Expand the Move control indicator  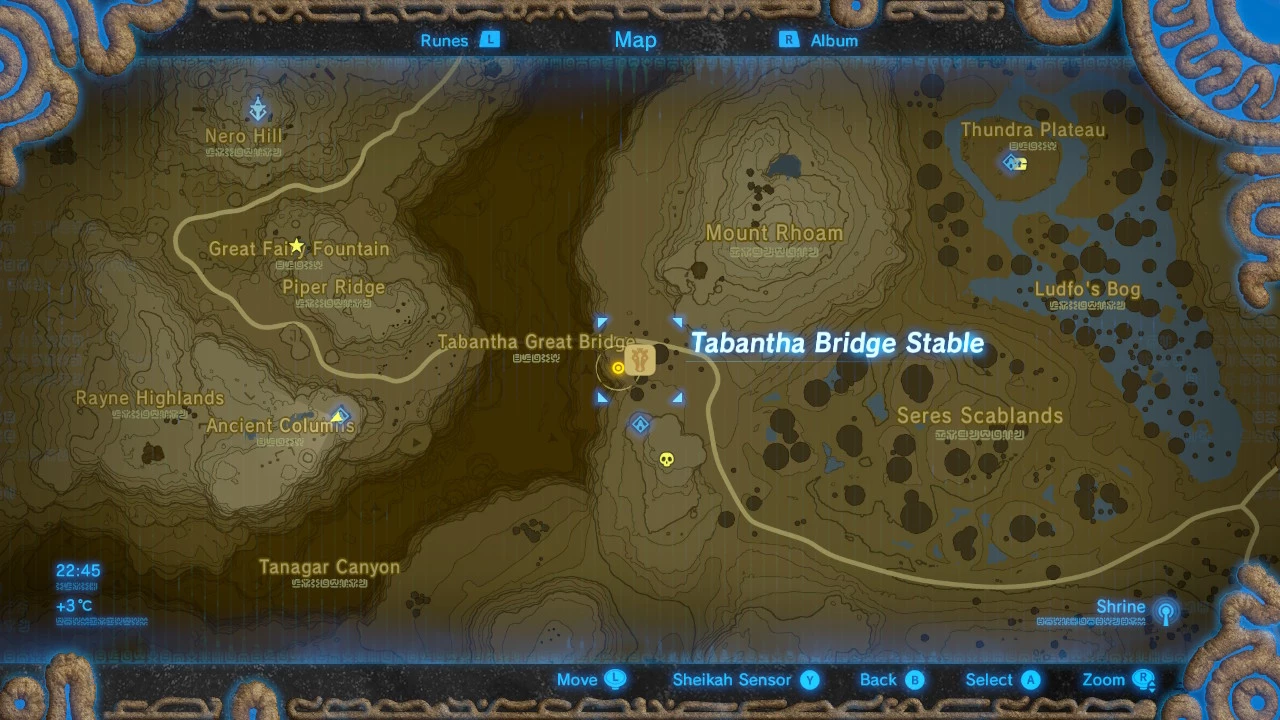(616, 679)
